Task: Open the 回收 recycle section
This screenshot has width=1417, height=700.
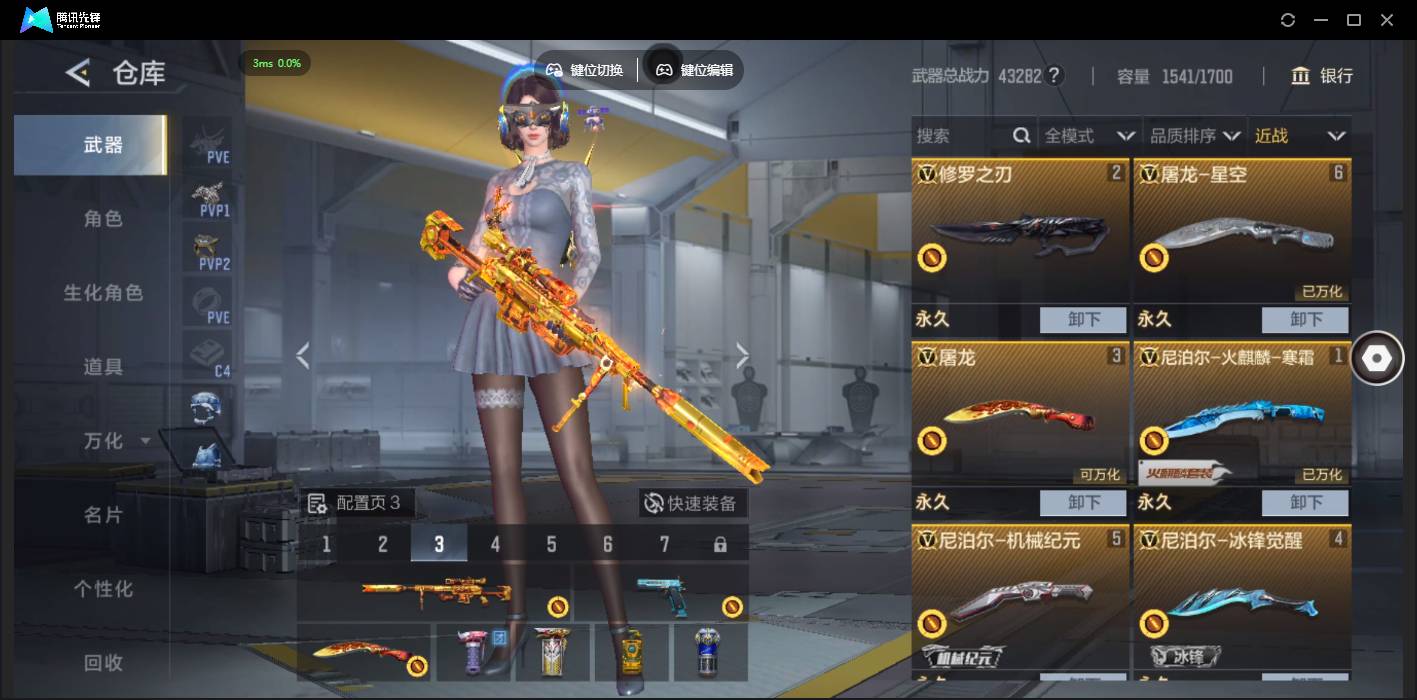Action: 103,662
